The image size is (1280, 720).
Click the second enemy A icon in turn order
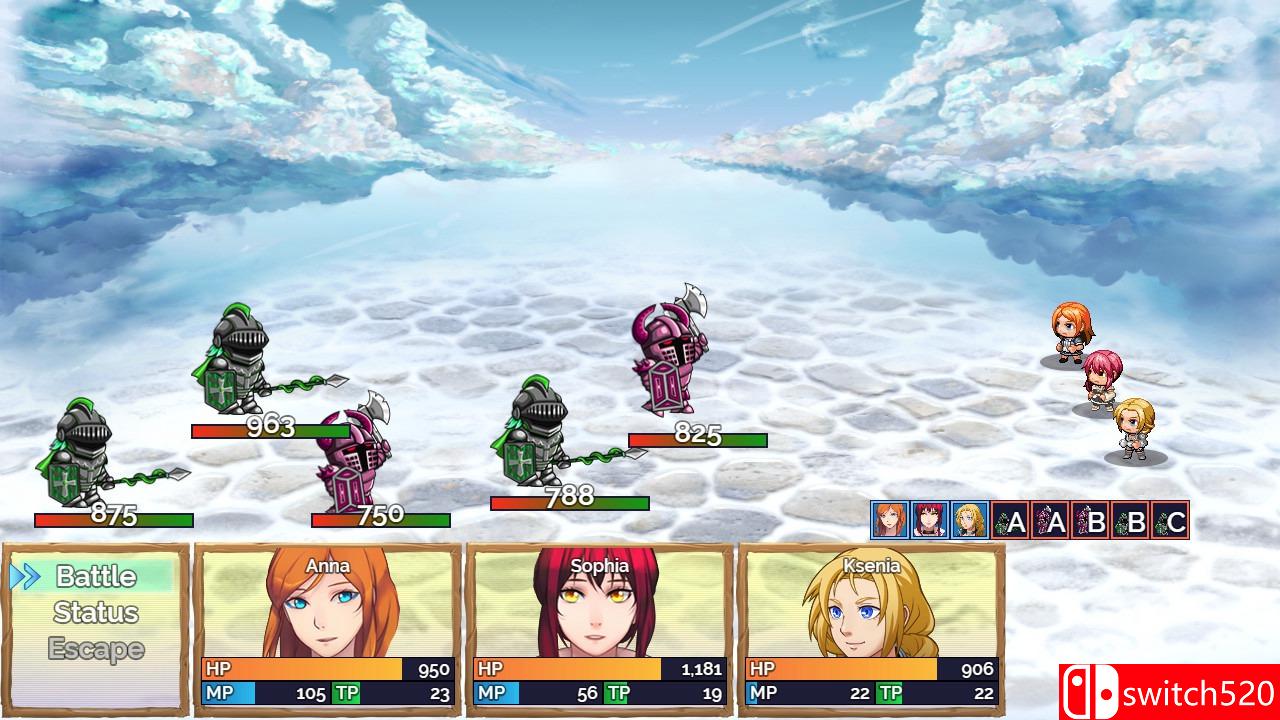1050,520
